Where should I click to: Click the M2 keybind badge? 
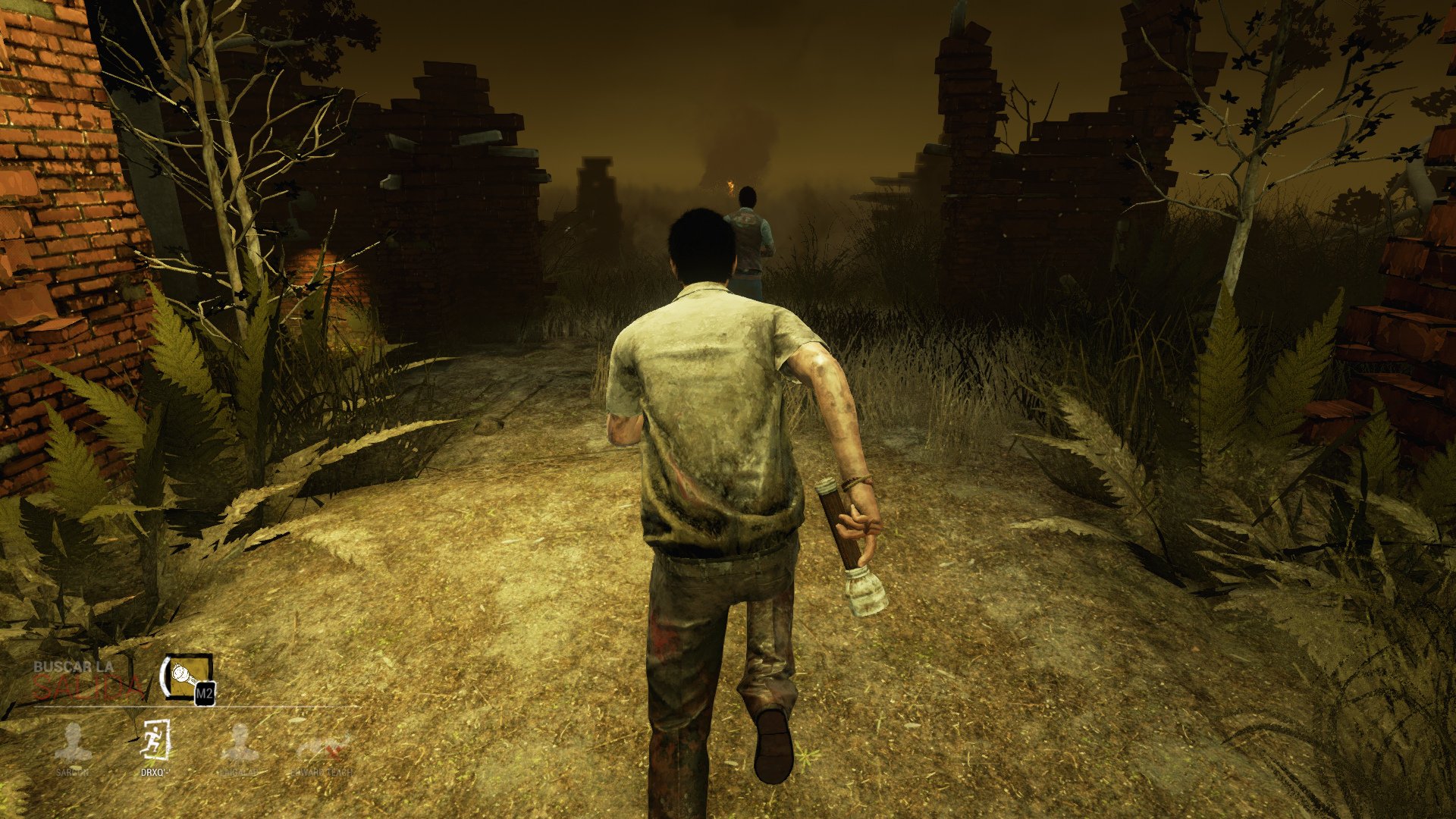(x=205, y=694)
